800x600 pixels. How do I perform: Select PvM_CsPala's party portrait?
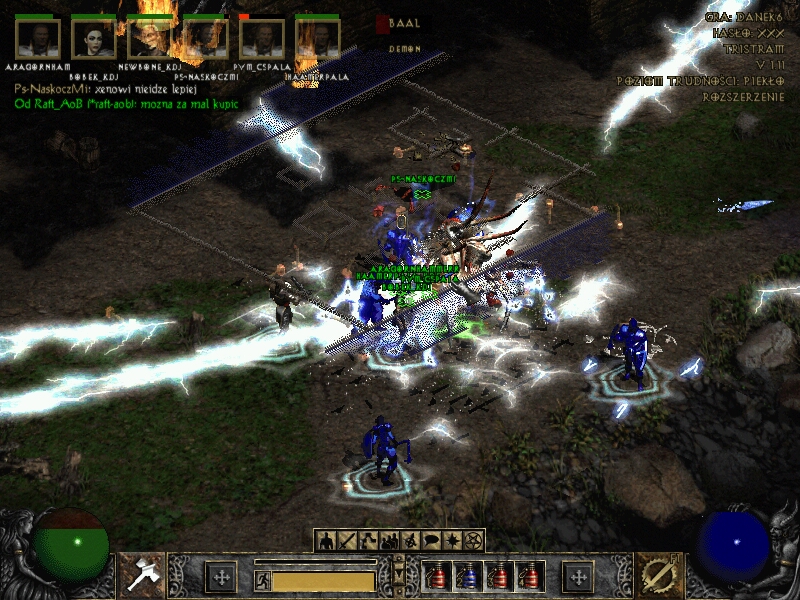click(x=262, y=38)
